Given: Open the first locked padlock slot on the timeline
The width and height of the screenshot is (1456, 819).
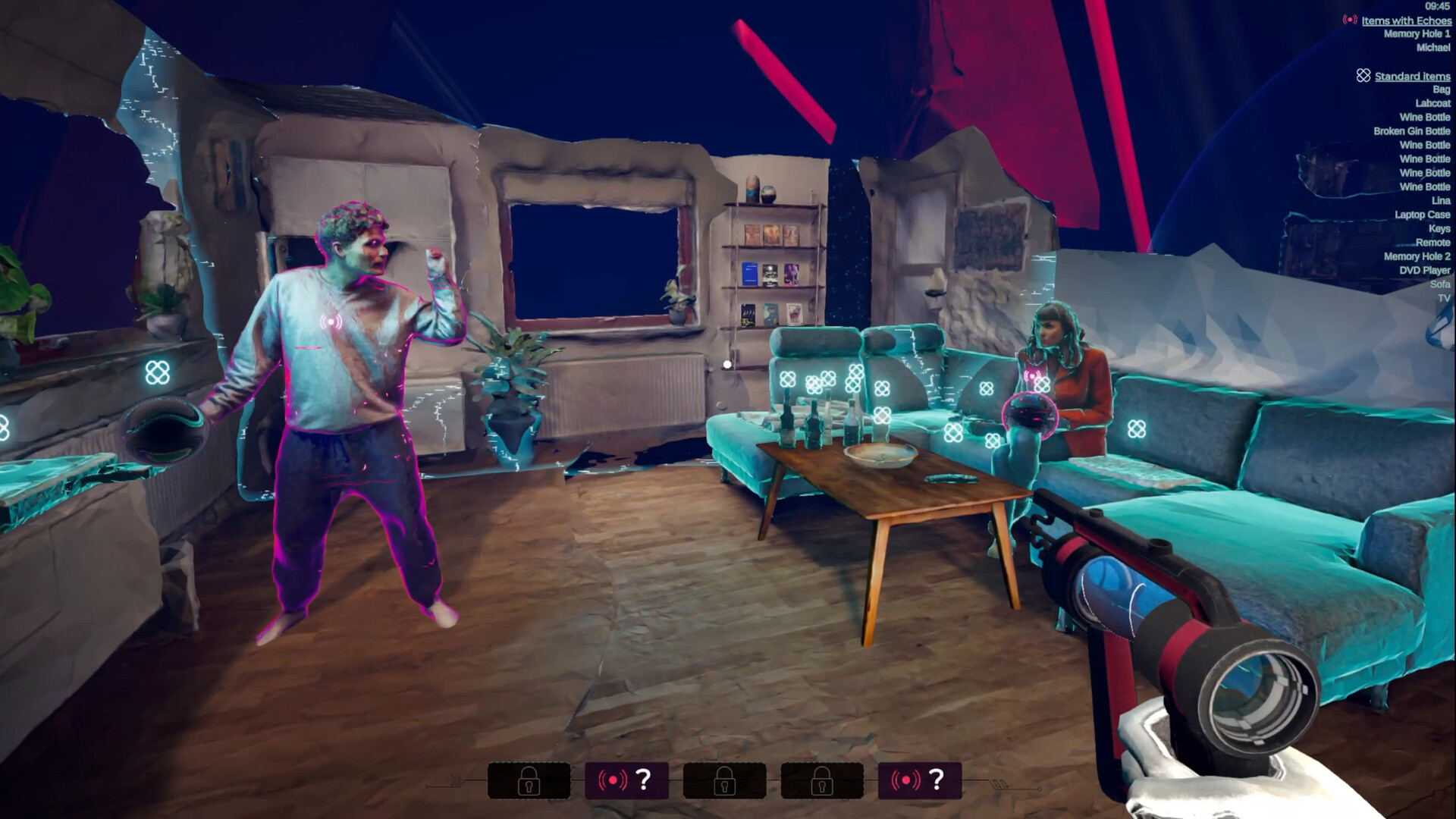Looking at the screenshot, I should pyautogui.click(x=529, y=781).
